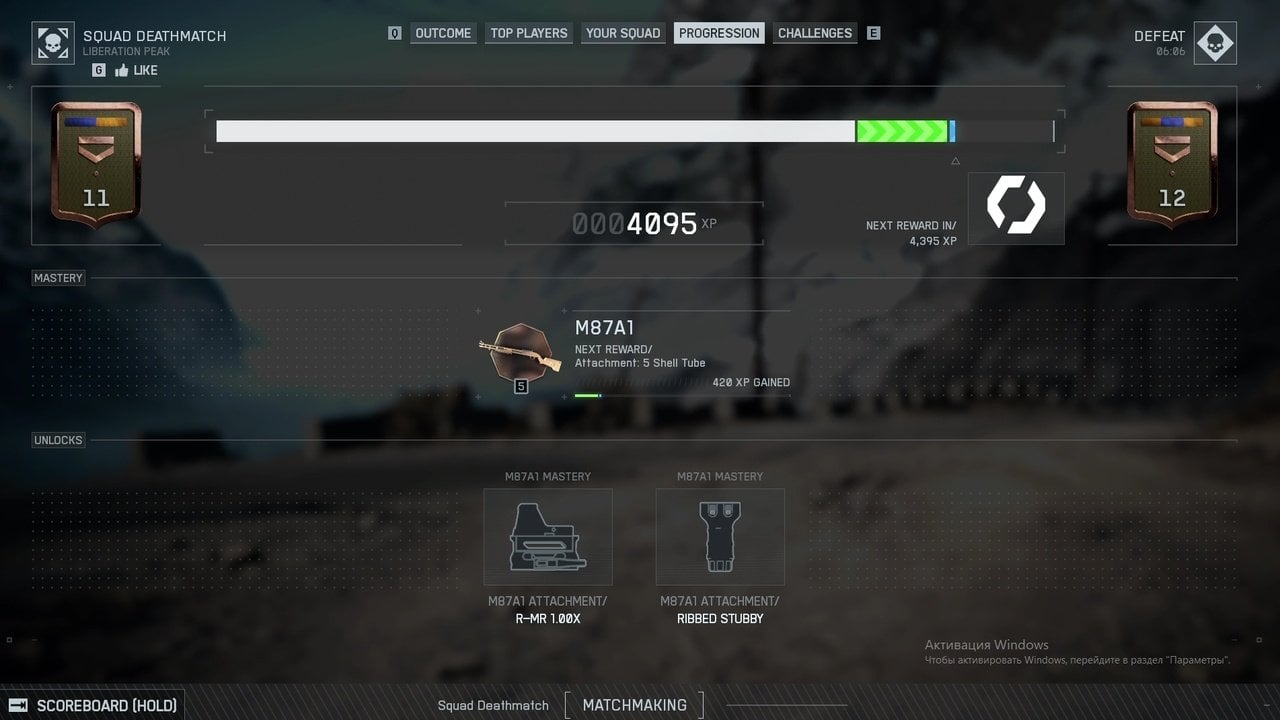Select the Progression tab
This screenshot has height=720, width=1280.
(719, 33)
